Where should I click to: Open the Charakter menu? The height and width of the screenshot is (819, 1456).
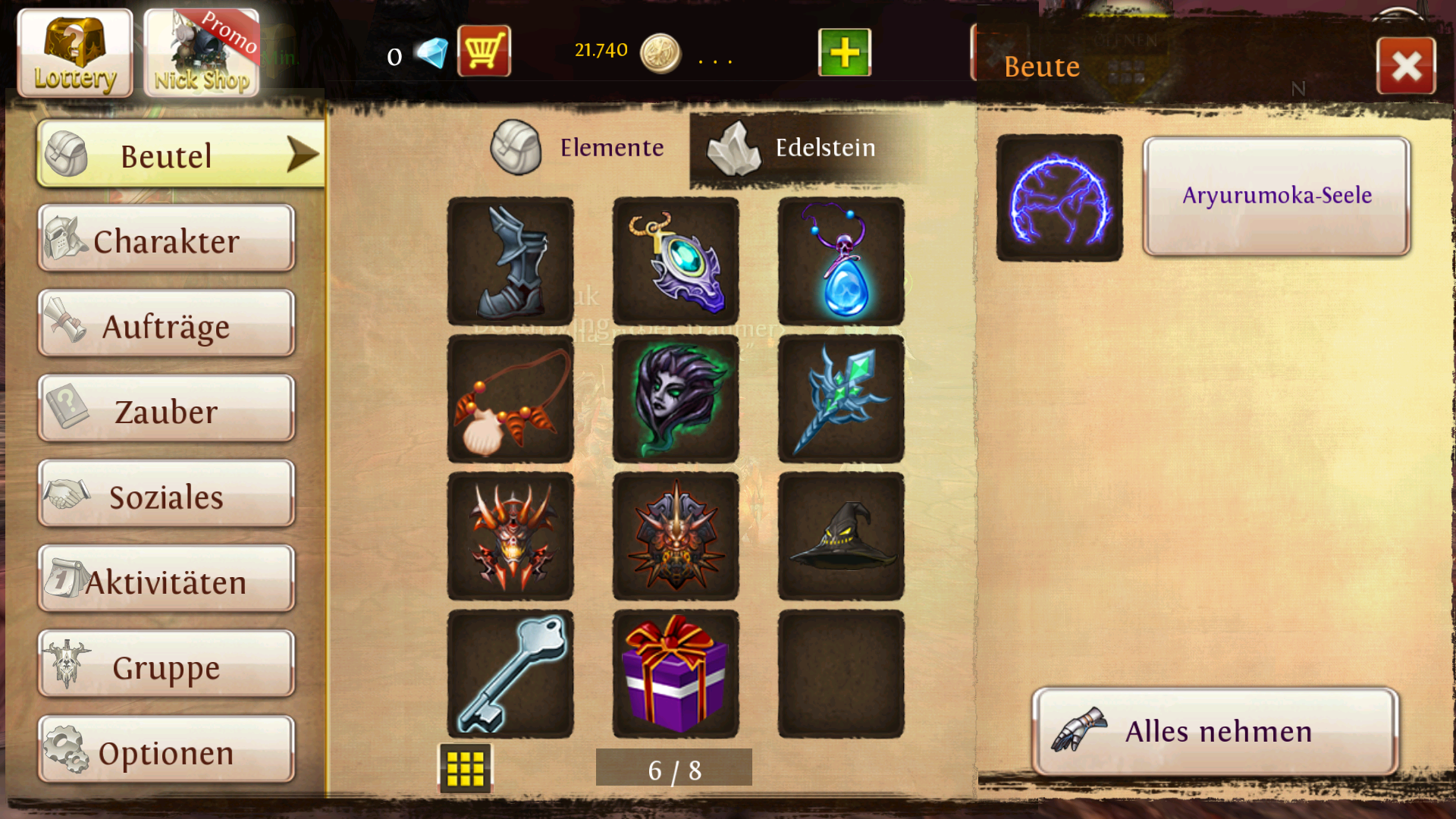[166, 240]
